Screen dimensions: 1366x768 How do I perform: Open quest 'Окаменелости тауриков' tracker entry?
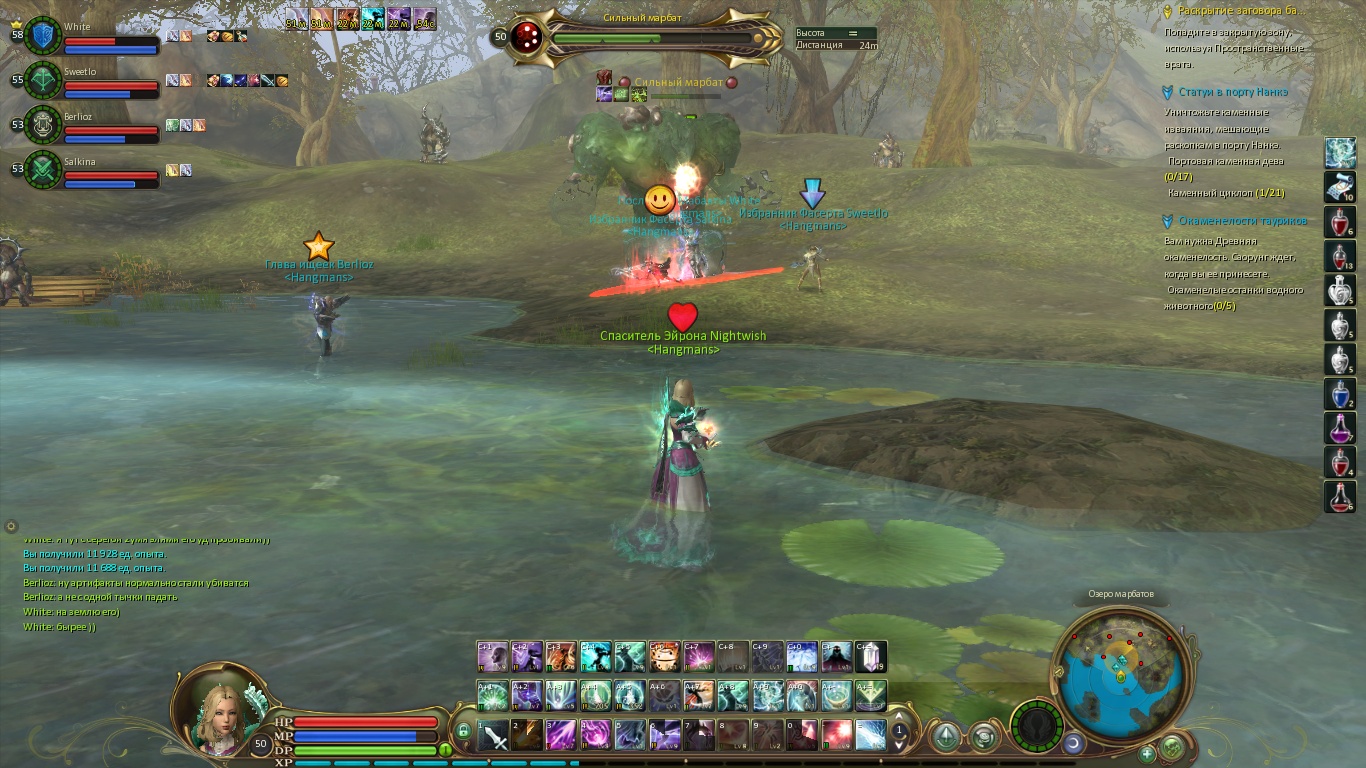pyautogui.click(x=1242, y=221)
